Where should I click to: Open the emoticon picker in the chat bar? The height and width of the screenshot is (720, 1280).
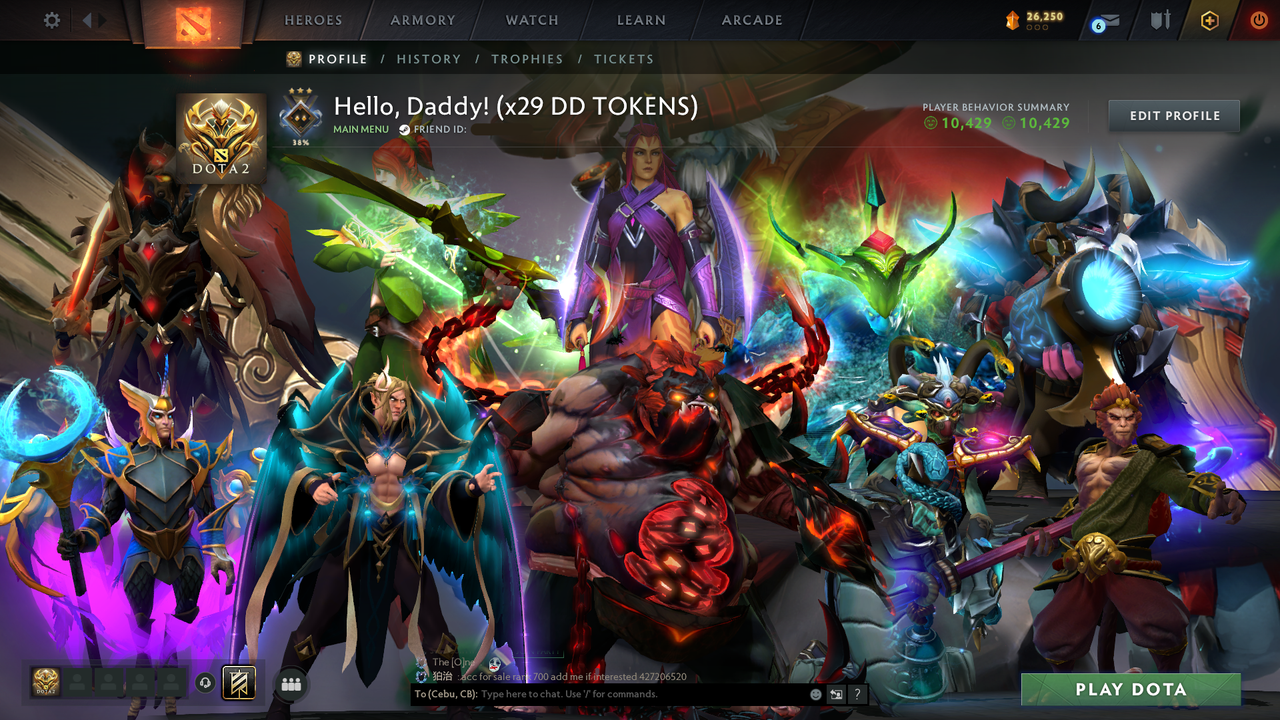(x=816, y=694)
